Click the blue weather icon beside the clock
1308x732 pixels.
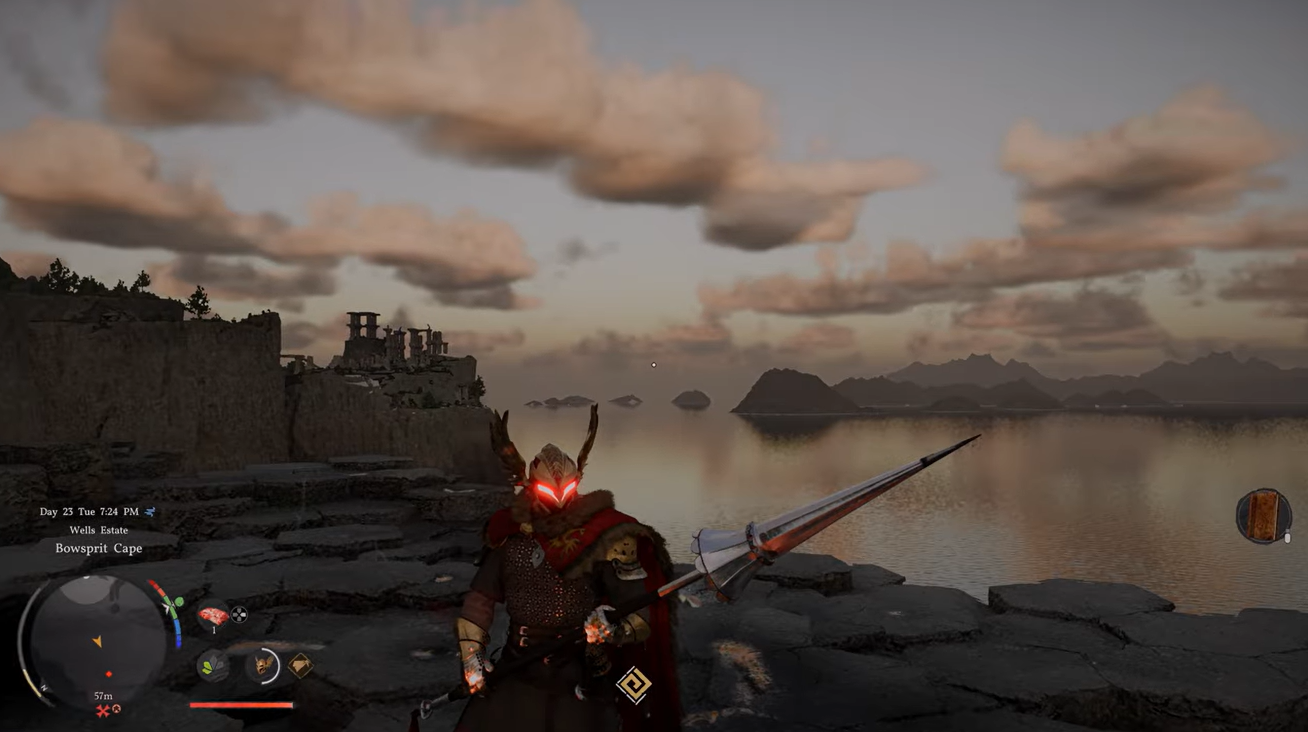[x=151, y=512]
